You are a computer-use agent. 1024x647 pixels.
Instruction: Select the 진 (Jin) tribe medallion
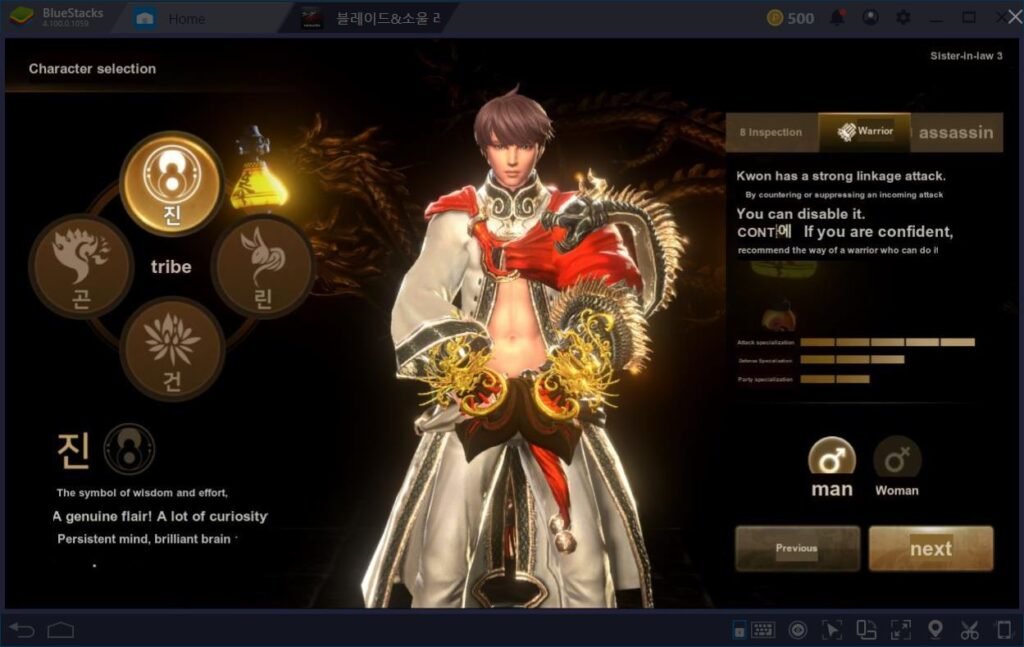[x=171, y=181]
